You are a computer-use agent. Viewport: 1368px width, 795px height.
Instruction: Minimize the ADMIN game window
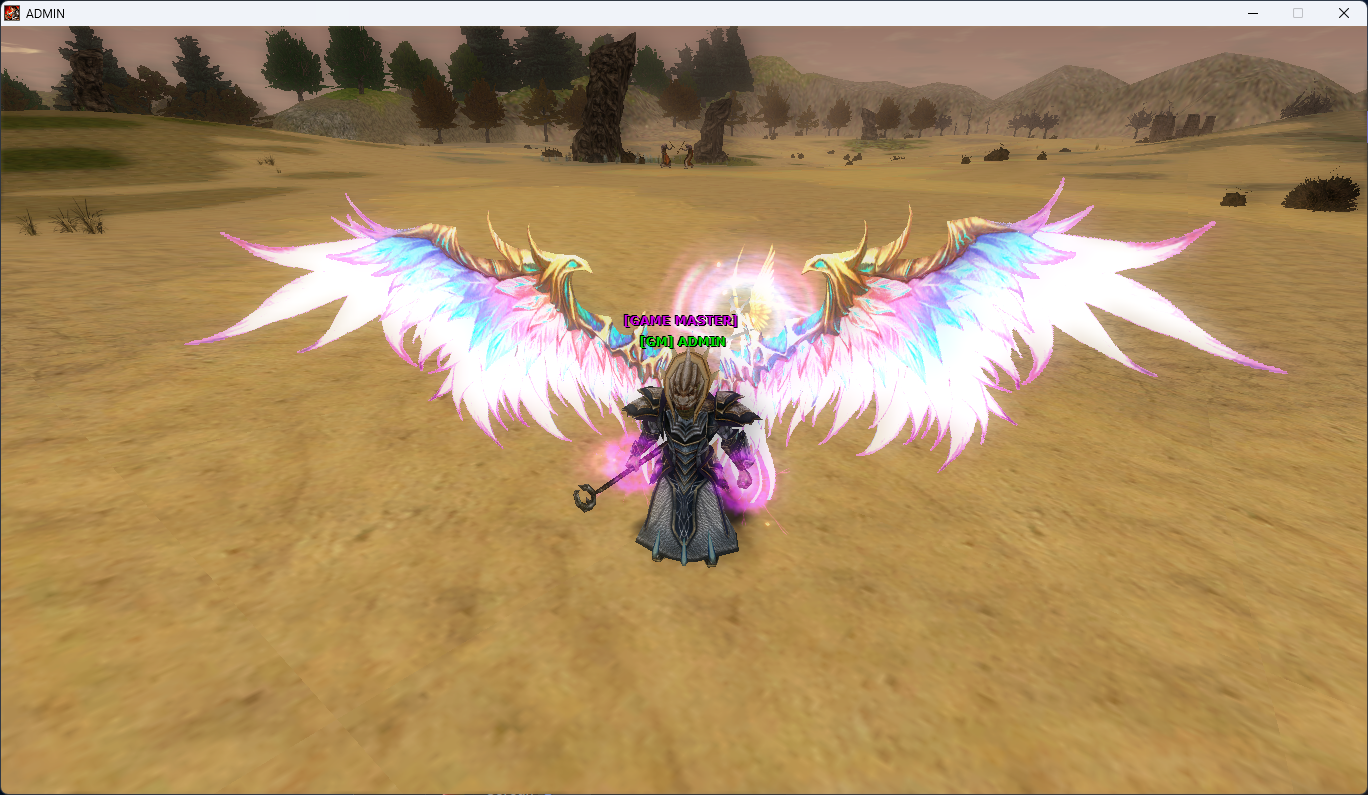click(x=1253, y=13)
